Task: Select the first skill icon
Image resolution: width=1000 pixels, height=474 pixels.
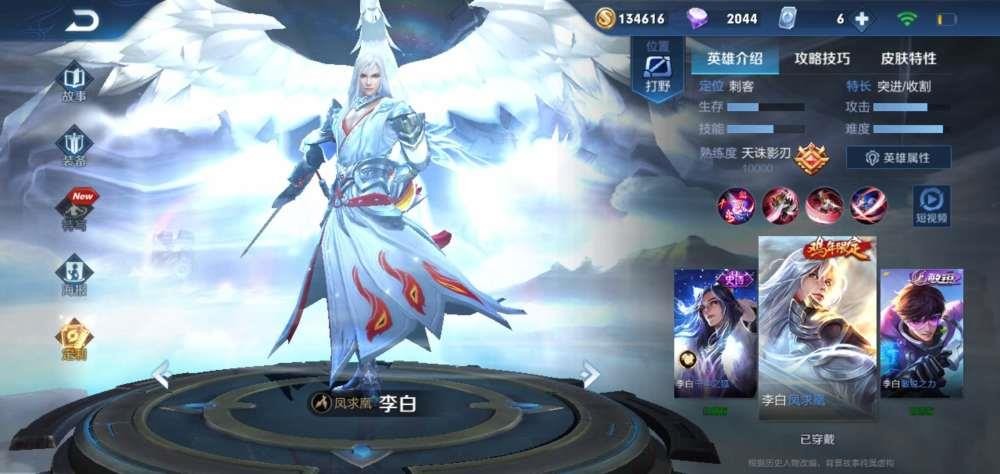Action: tap(736, 205)
